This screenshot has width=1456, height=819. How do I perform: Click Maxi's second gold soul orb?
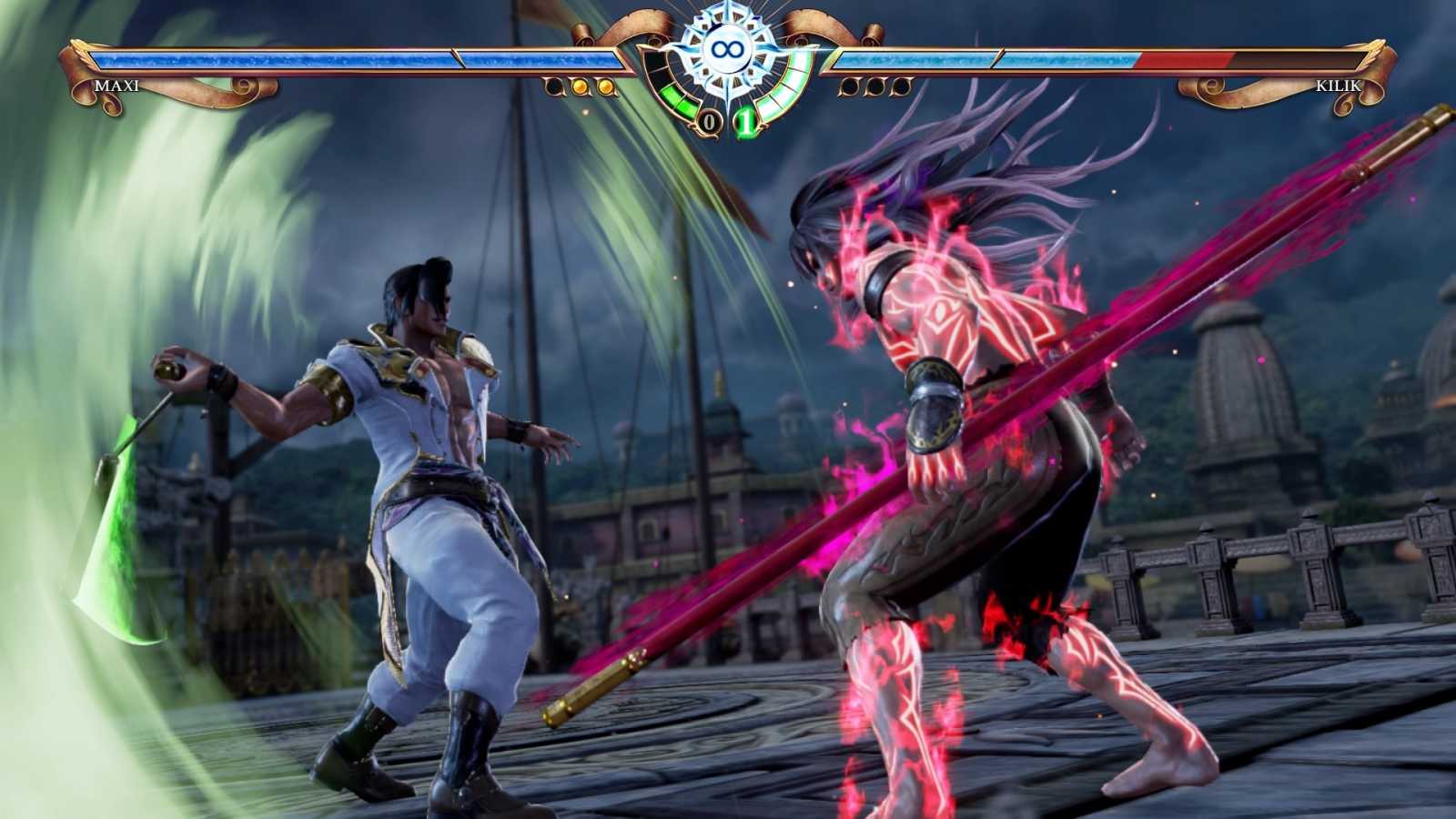pos(607,86)
